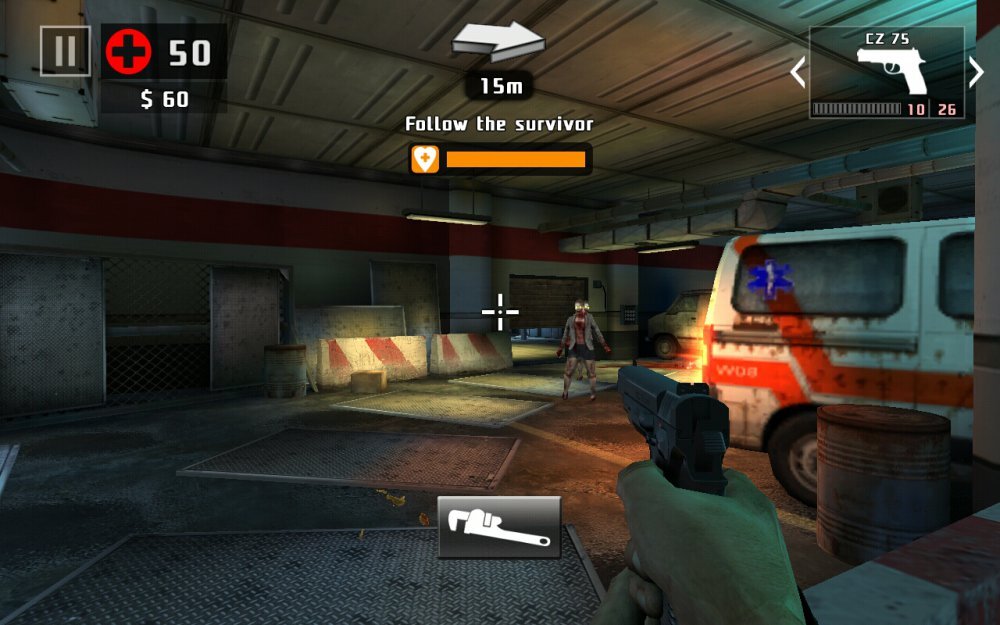Switch to the previous weapon arrow
This screenshot has height=625, width=1000.
point(797,72)
